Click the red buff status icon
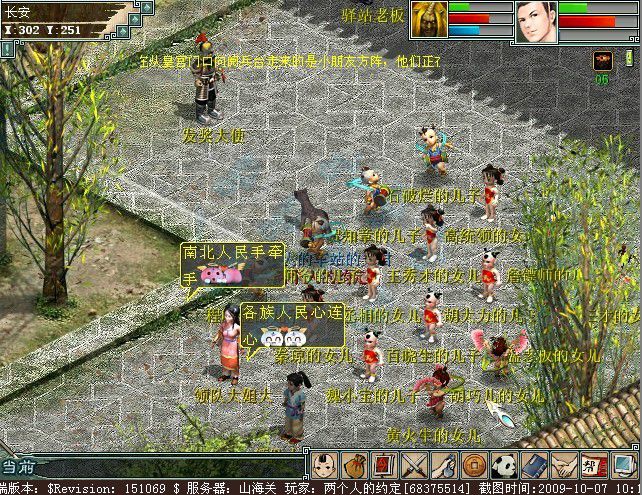Viewport: 642px width, 495px height. (603, 58)
